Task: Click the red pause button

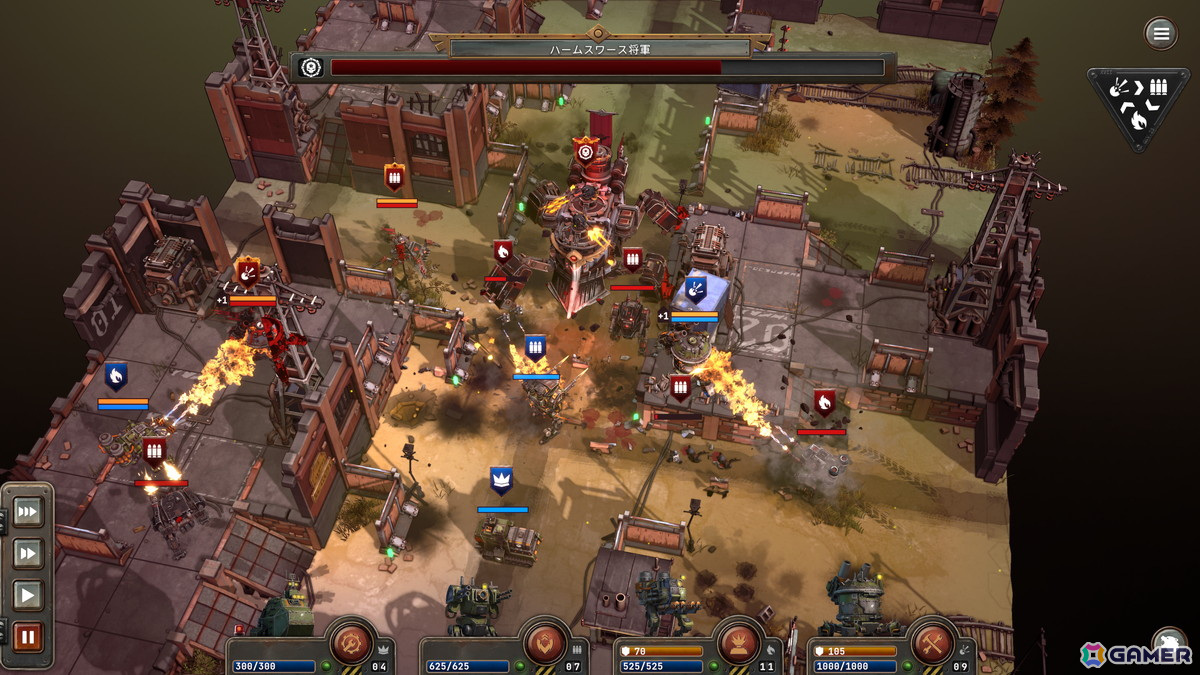Action: tap(28, 636)
